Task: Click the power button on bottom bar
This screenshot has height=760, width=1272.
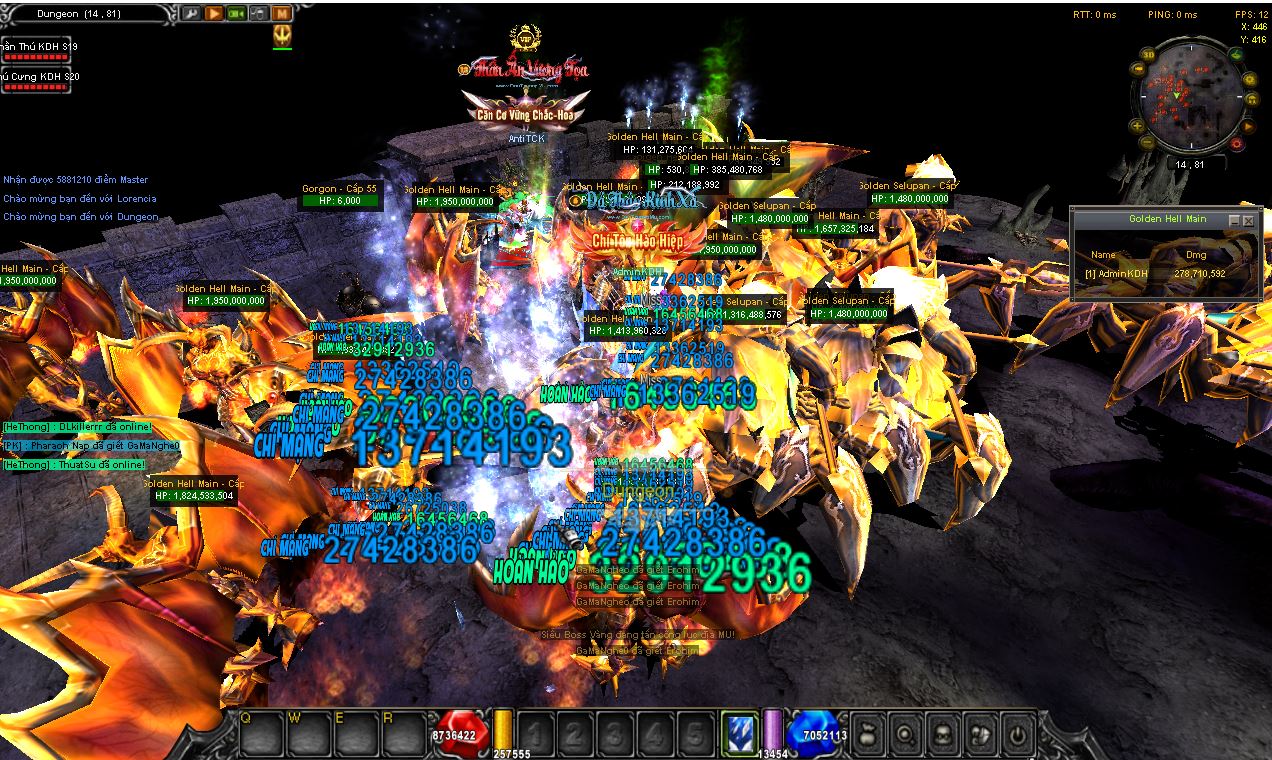Action: point(1017,735)
